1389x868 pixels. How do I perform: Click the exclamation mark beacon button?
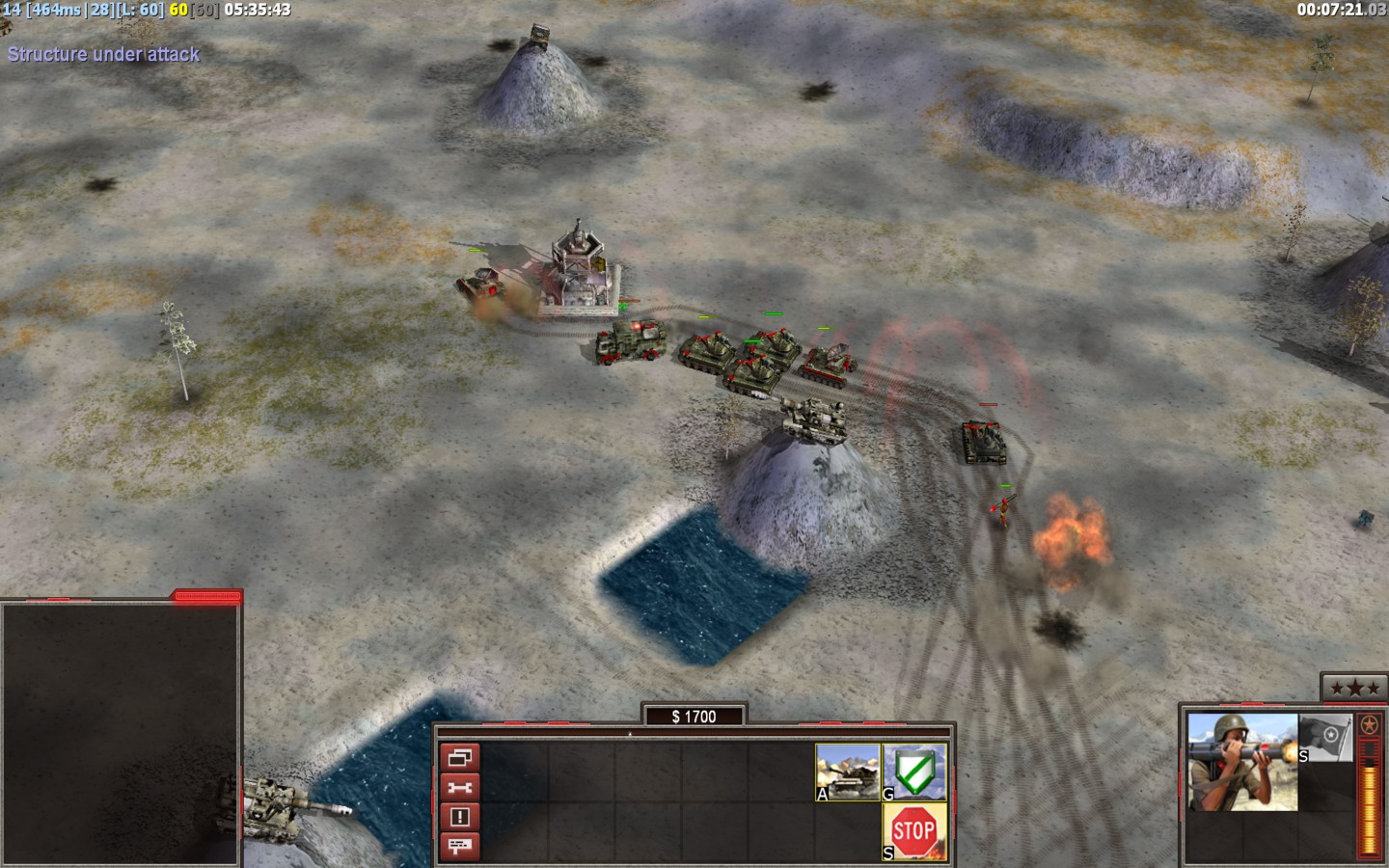(x=460, y=817)
